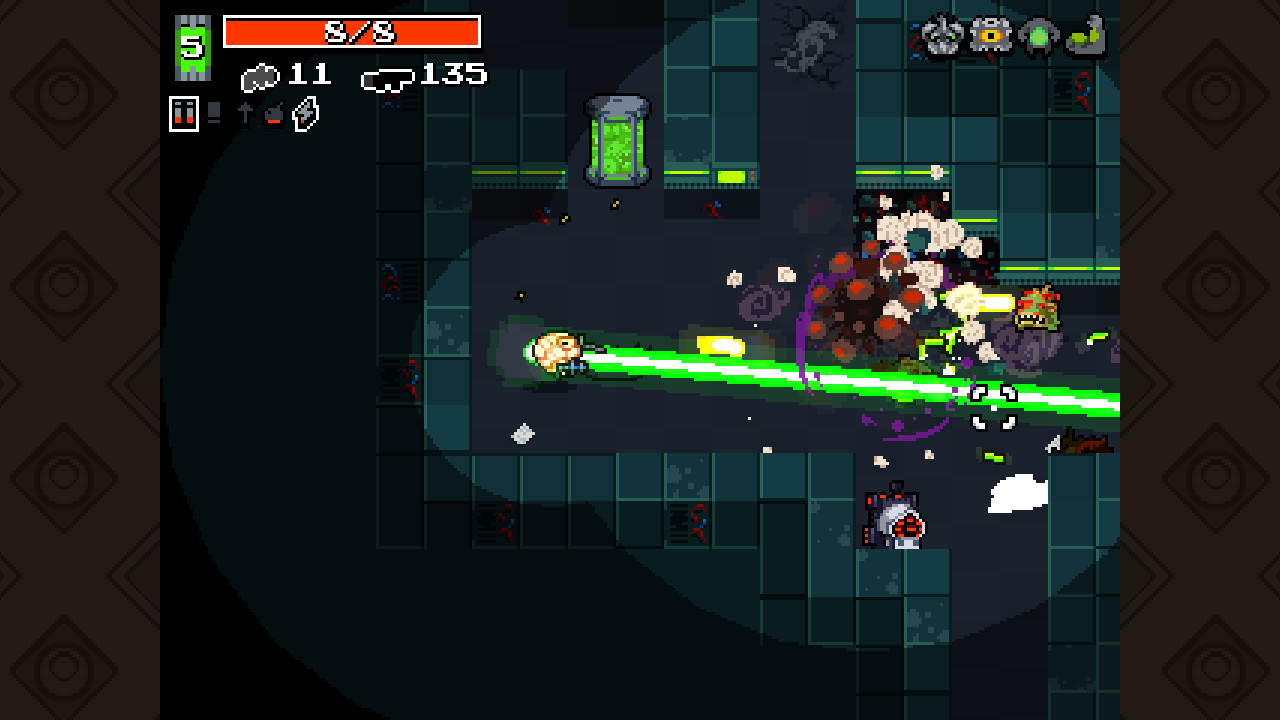Screen dimensions: 1280x720
Task: Click the rads canister icon beside the 11
Action: pos(260,75)
